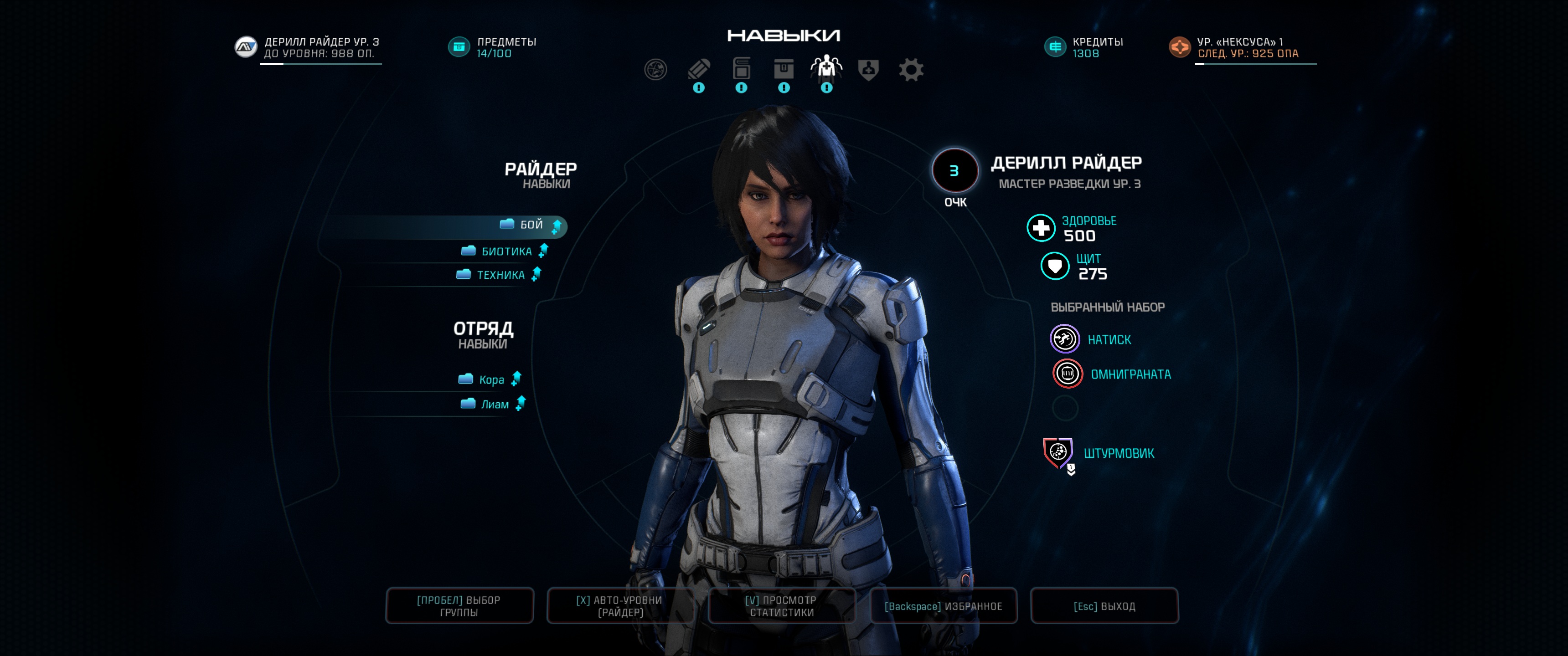Viewport: 1568px width, 656px height.
Task: Activate АВТО-УРОВНИ for Ryder
Action: (619, 606)
